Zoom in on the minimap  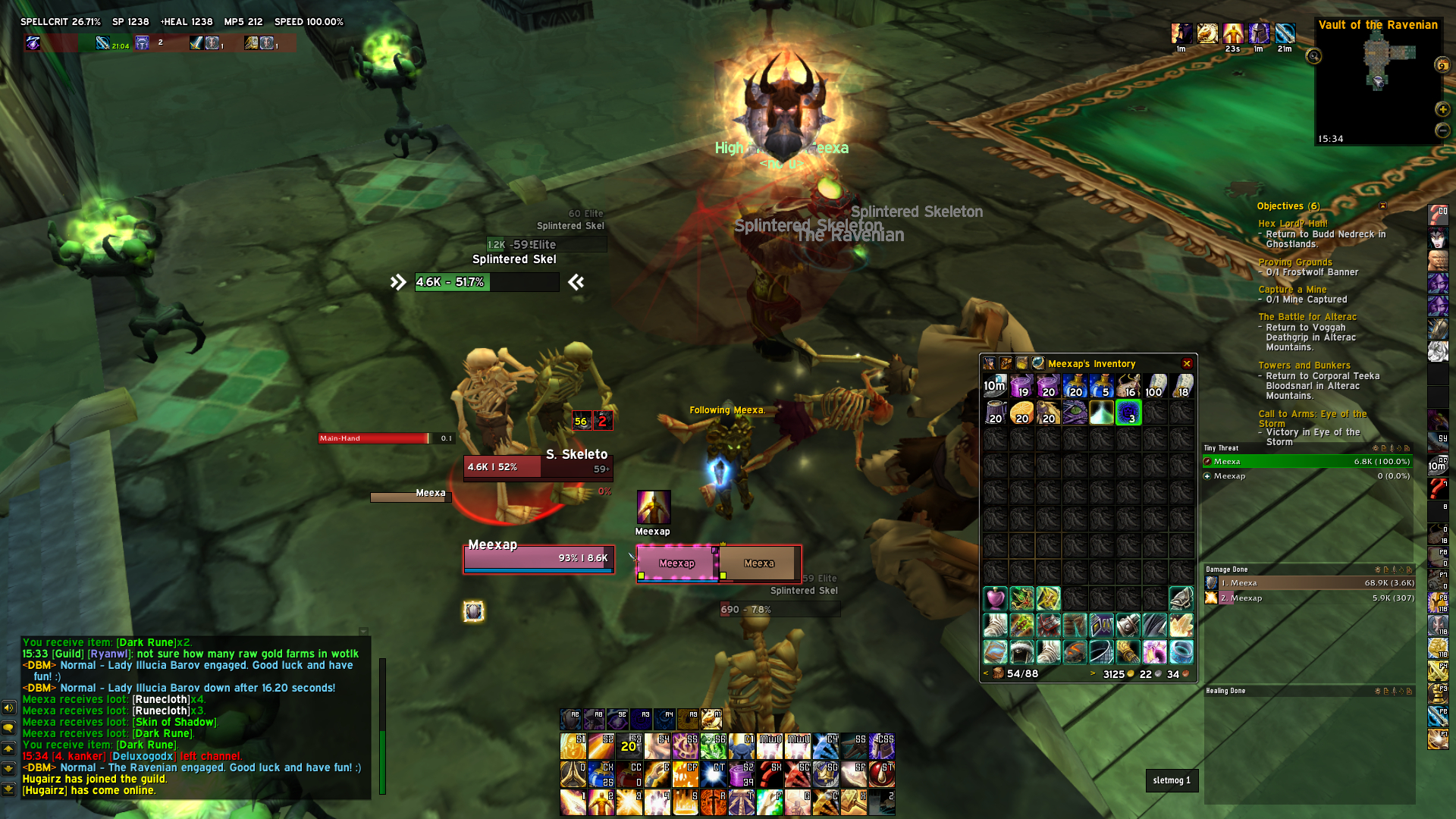click(1442, 109)
